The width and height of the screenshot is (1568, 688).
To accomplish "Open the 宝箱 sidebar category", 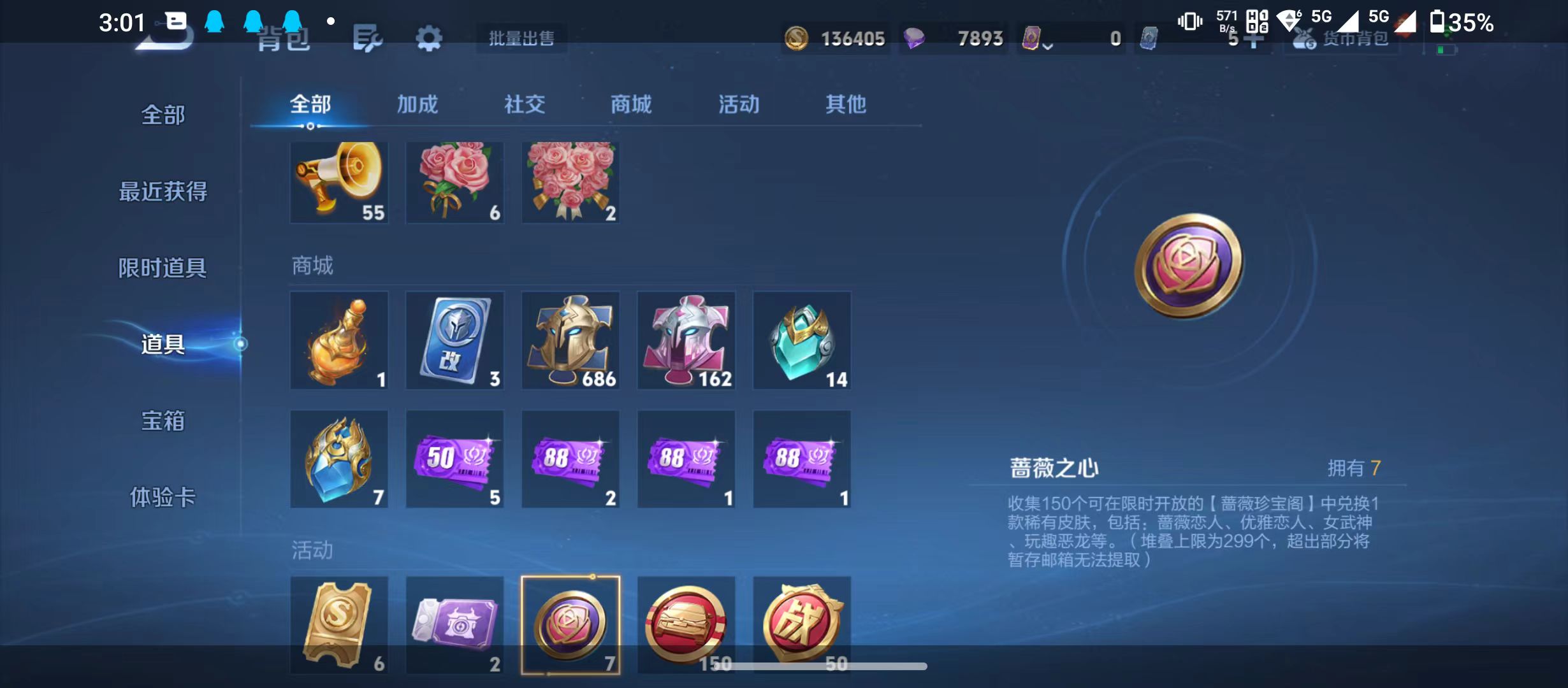I will 163,421.
